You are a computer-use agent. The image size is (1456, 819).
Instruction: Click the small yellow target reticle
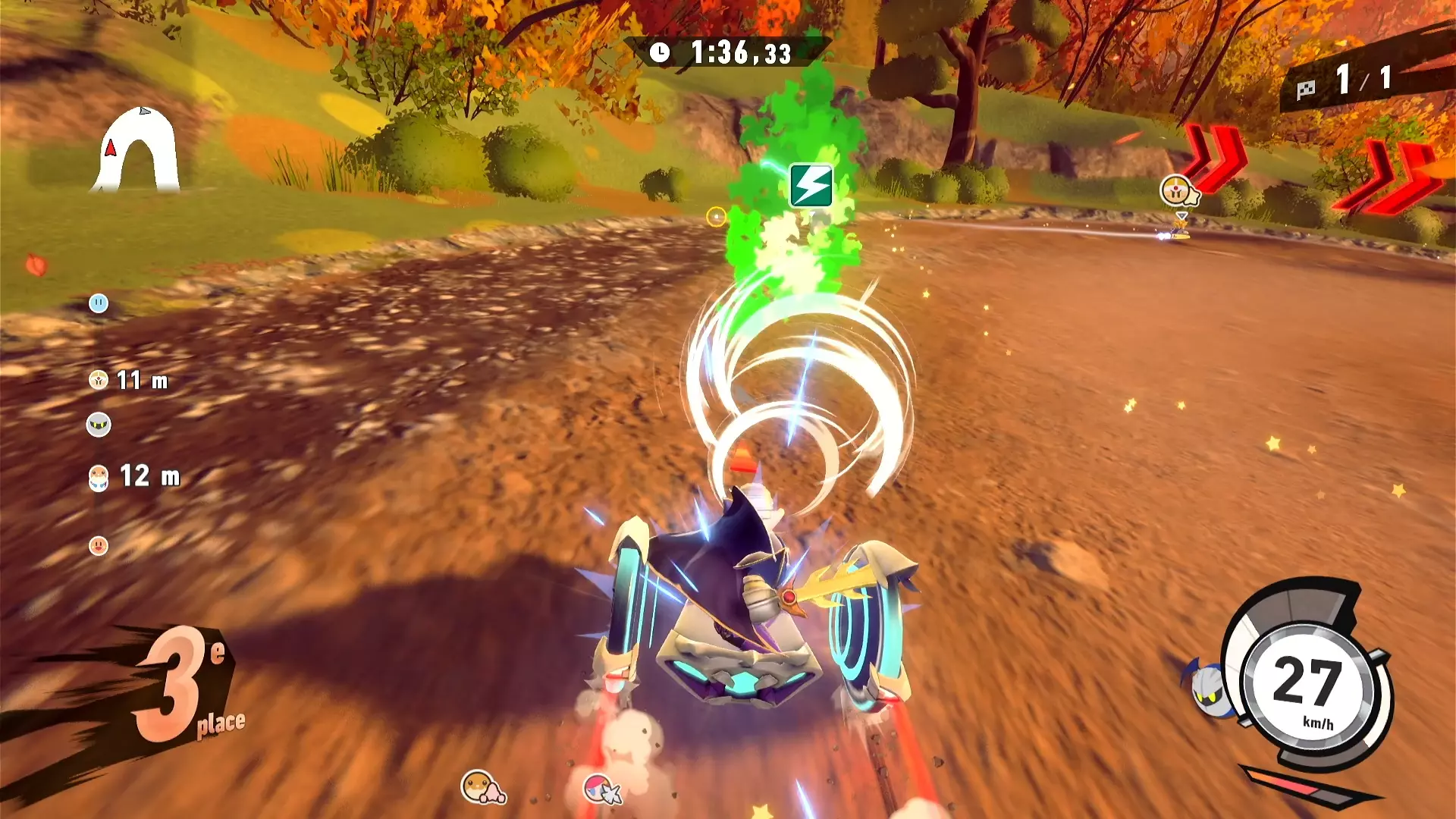716,217
